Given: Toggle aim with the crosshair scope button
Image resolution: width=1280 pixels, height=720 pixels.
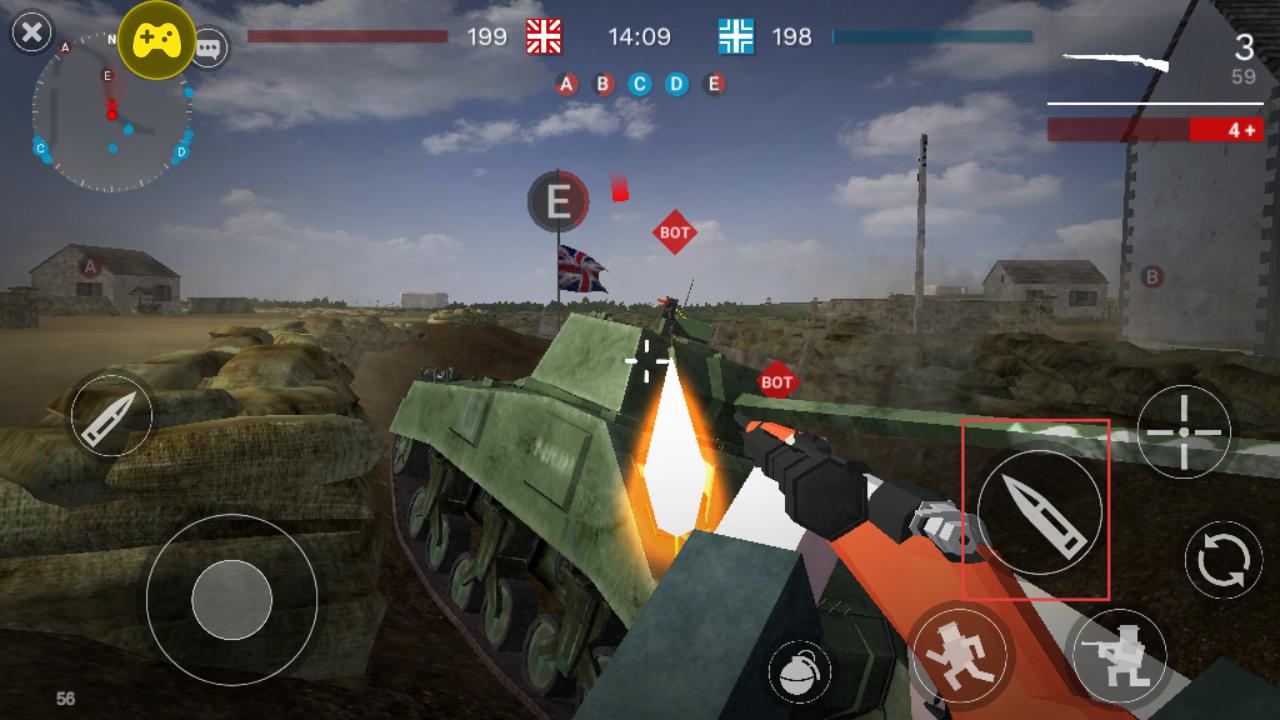Looking at the screenshot, I should (1184, 432).
